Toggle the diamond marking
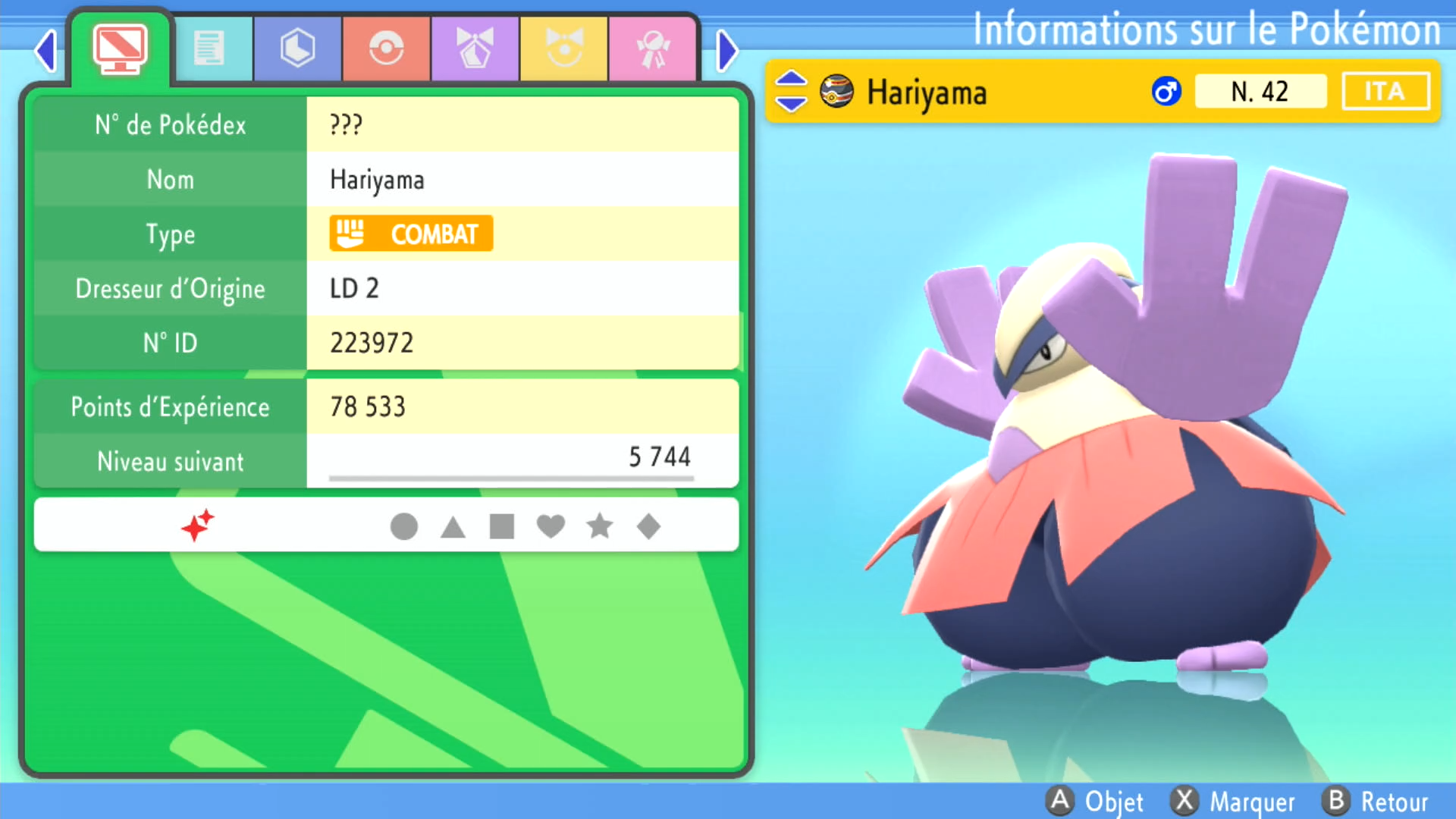Screen dimensions: 1456x819 point(648,526)
